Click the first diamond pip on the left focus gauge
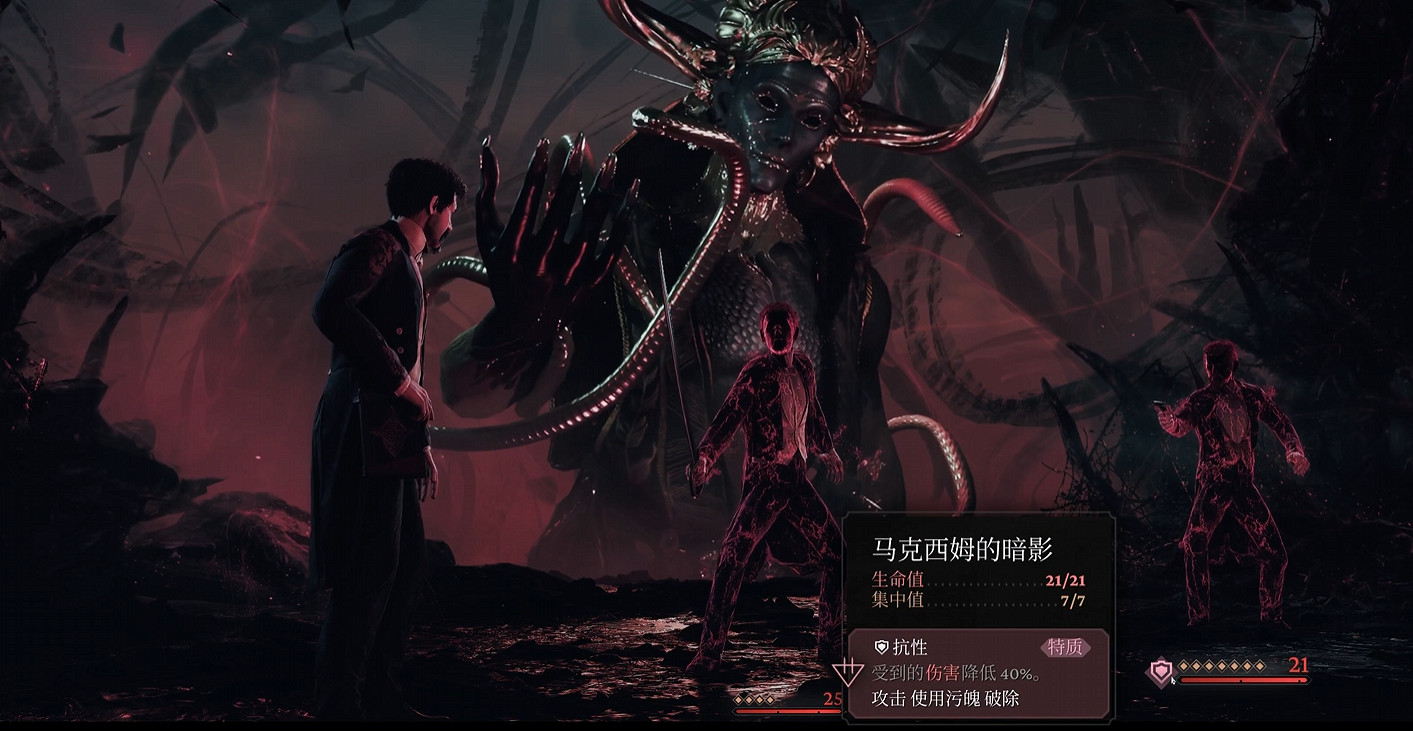1413x731 pixels. 738,700
